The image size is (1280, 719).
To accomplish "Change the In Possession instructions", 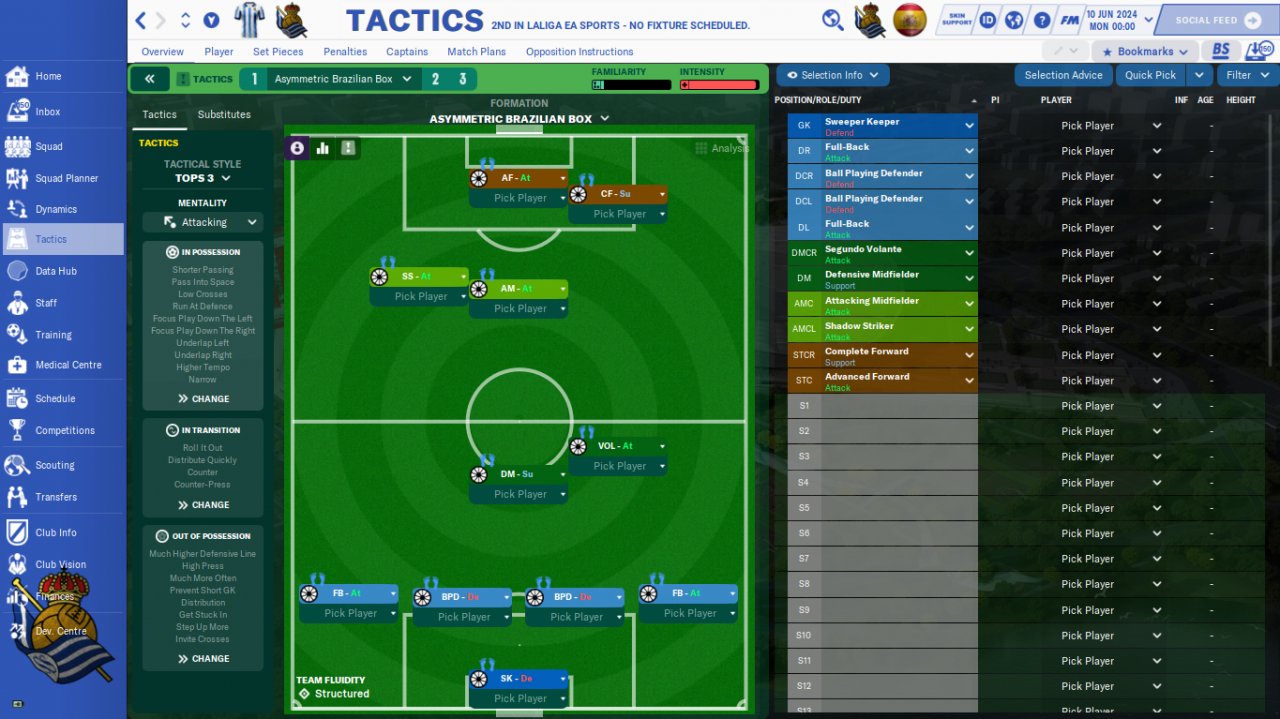I will point(203,399).
